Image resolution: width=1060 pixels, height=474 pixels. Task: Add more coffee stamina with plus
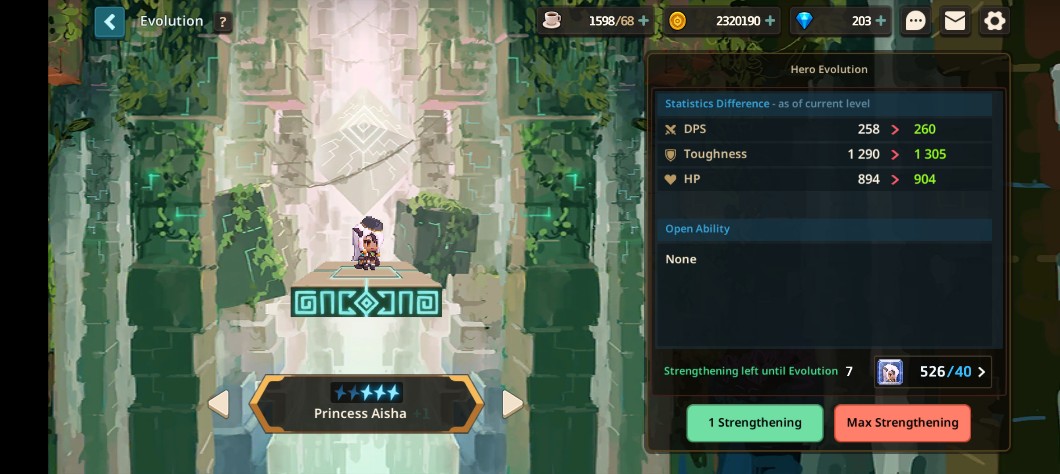643,20
